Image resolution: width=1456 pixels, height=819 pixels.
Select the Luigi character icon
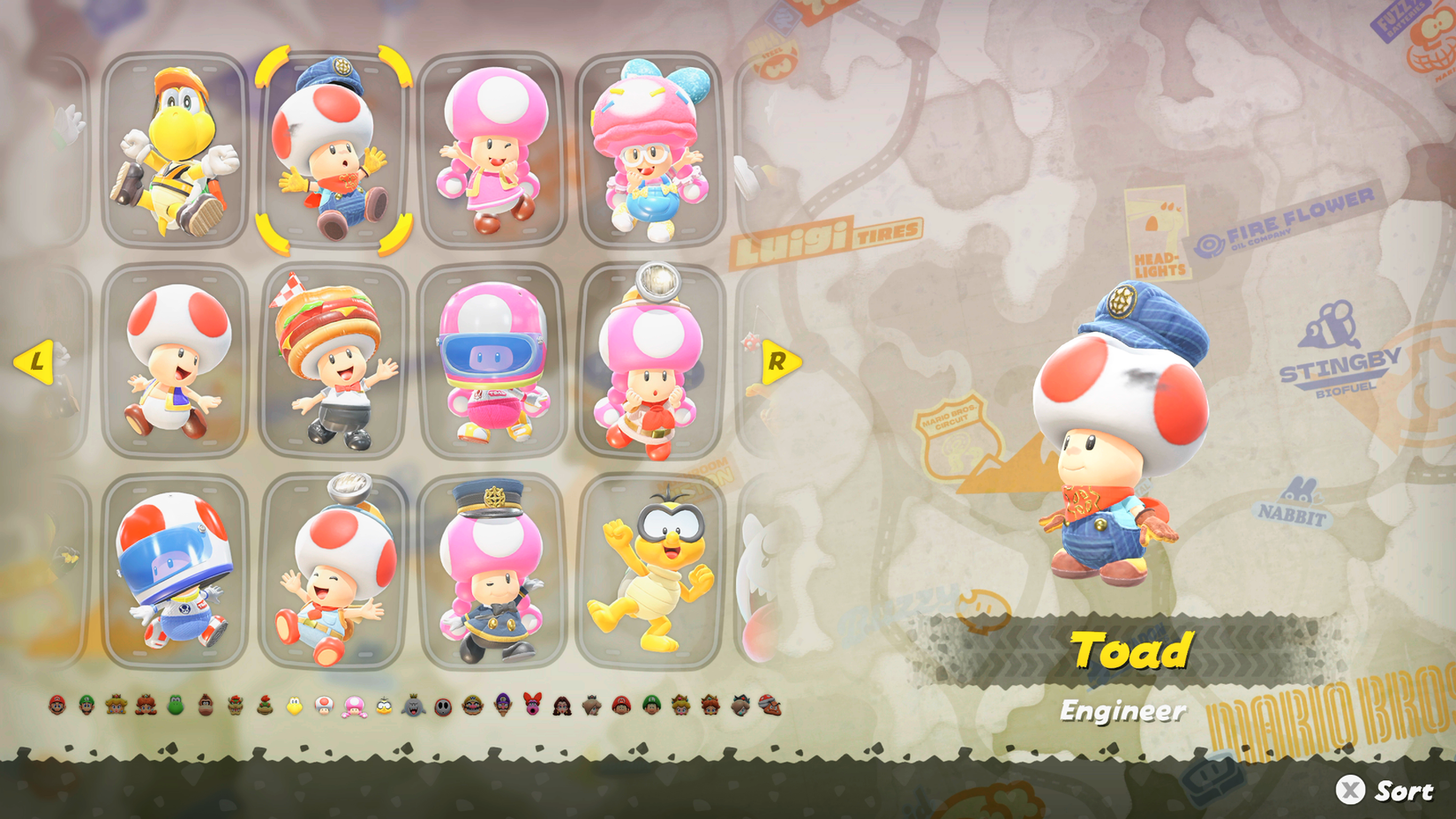[x=87, y=706]
